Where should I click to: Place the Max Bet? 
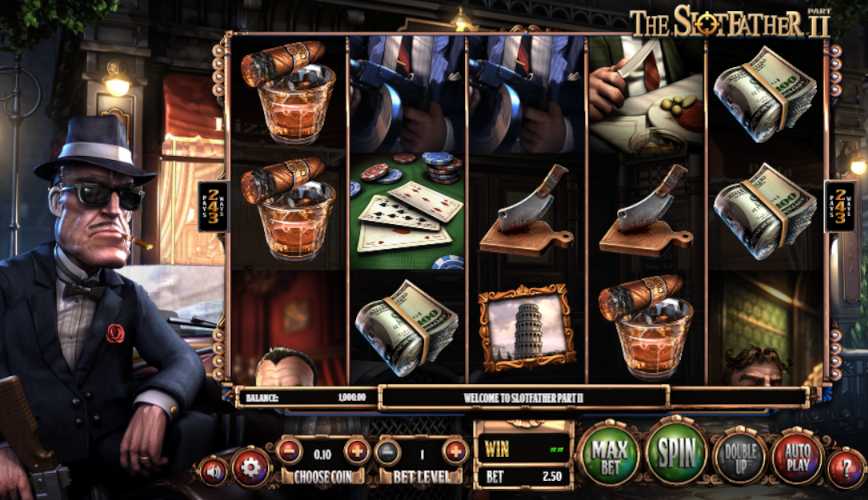click(608, 455)
